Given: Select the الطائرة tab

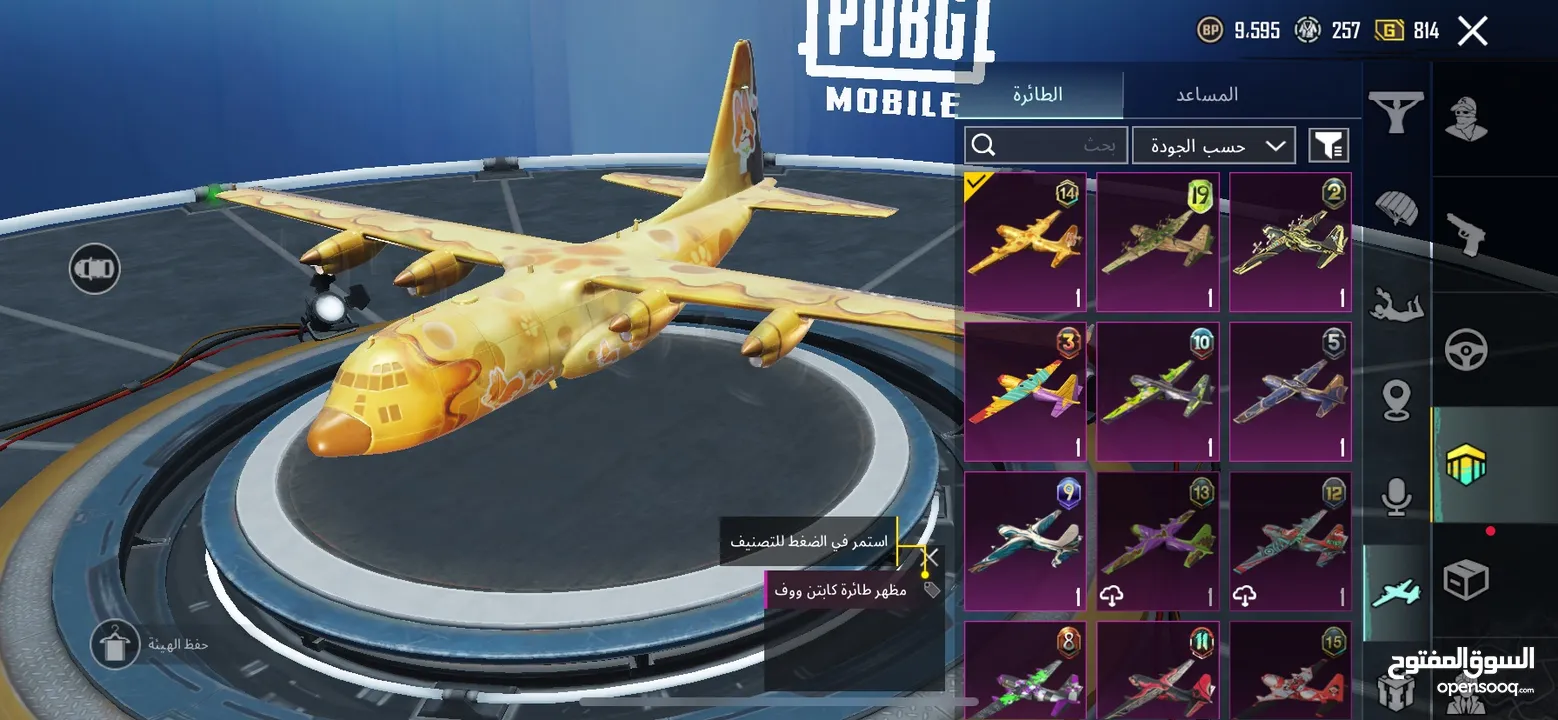Looking at the screenshot, I should click(1038, 95).
